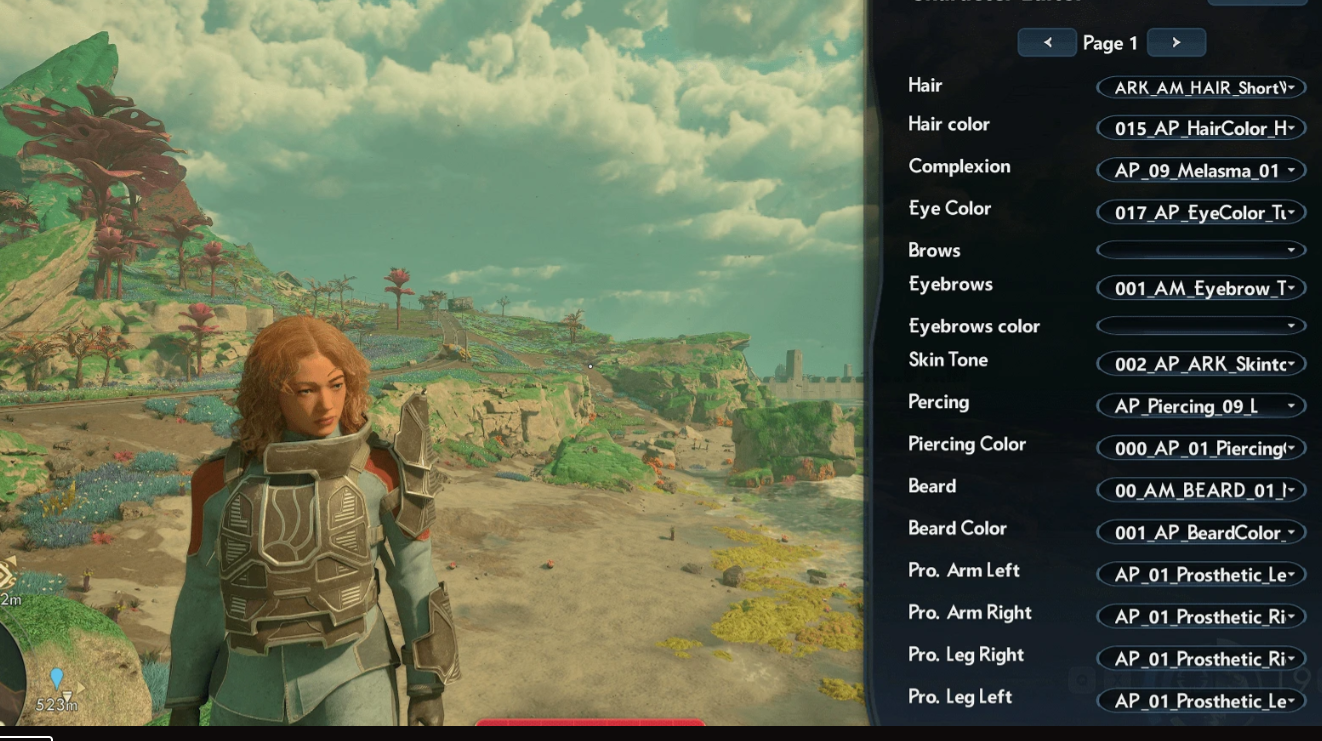Open the Beard style dropdown
This screenshot has width=1322, height=741.
[1201, 490]
